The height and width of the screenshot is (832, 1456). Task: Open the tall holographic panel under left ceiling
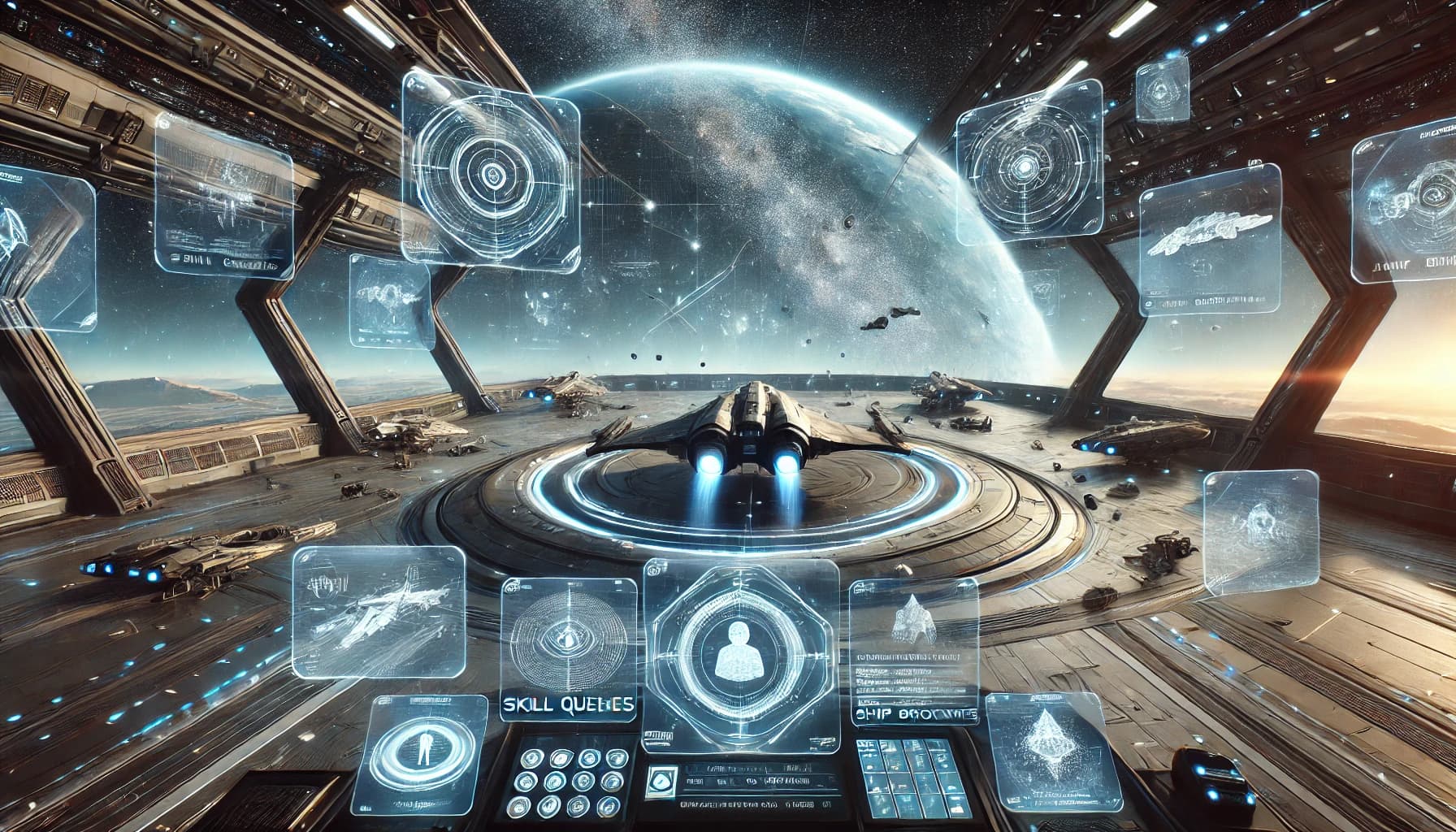tap(223, 195)
